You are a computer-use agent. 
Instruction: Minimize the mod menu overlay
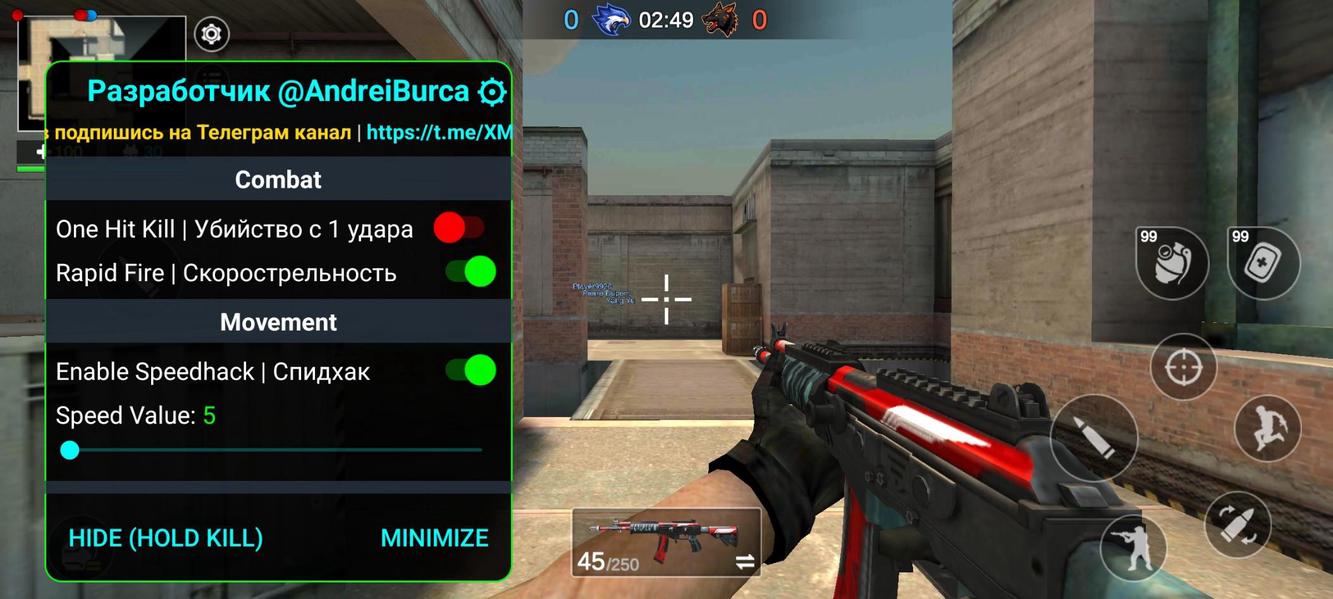tap(434, 538)
